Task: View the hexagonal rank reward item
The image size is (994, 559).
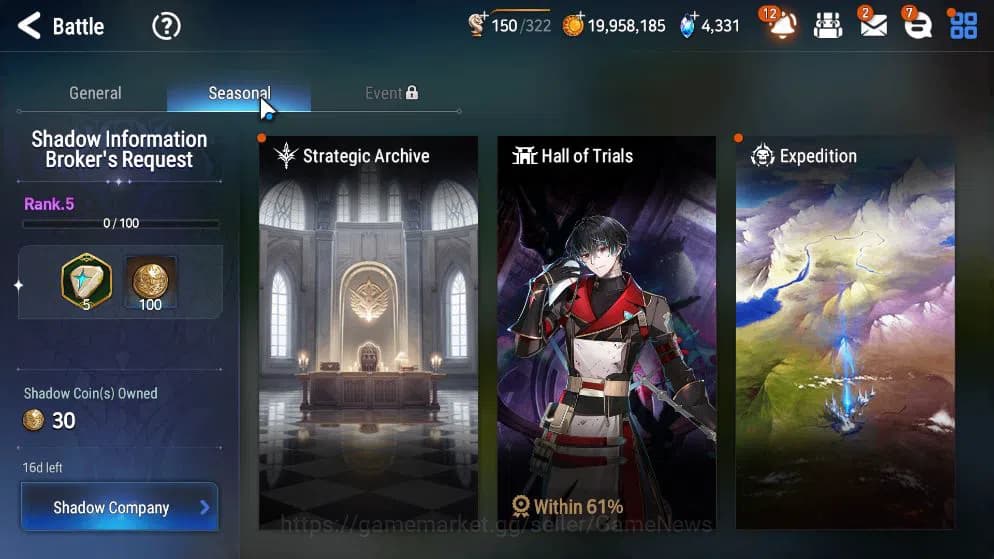Action: pyautogui.click(x=86, y=281)
